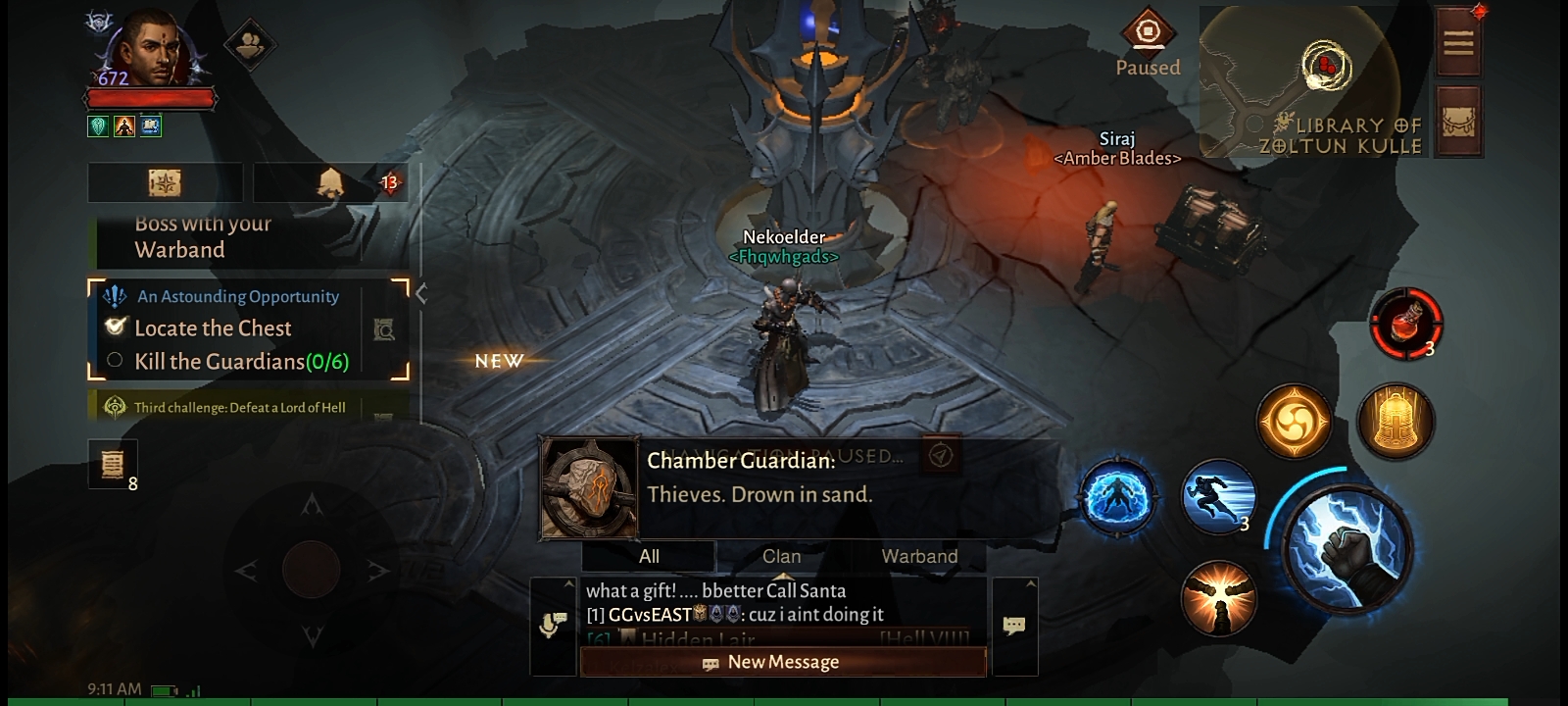Collapse the quest tracker panel arrow
Viewport: 1568px width, 706px height.
tap(421, 293)
